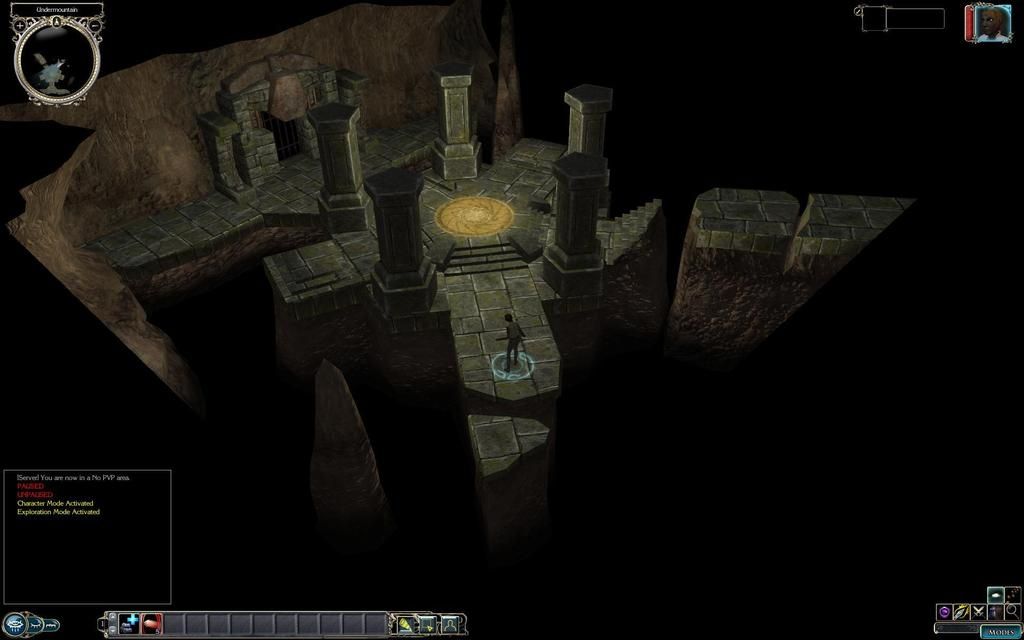Click the chat log window

pos(87,536)
